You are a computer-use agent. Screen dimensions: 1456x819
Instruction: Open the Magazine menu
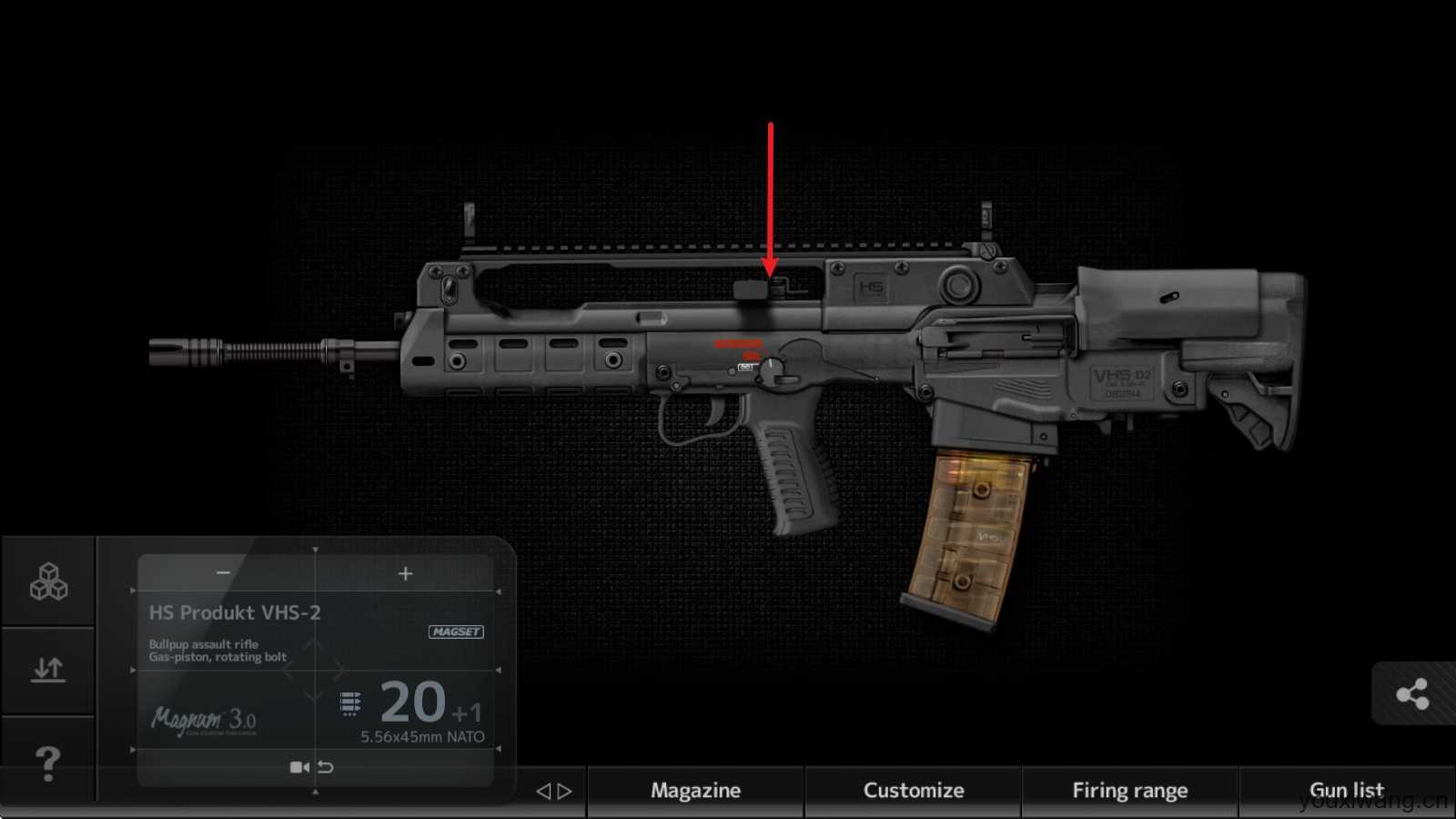click(x=695, y=790)
